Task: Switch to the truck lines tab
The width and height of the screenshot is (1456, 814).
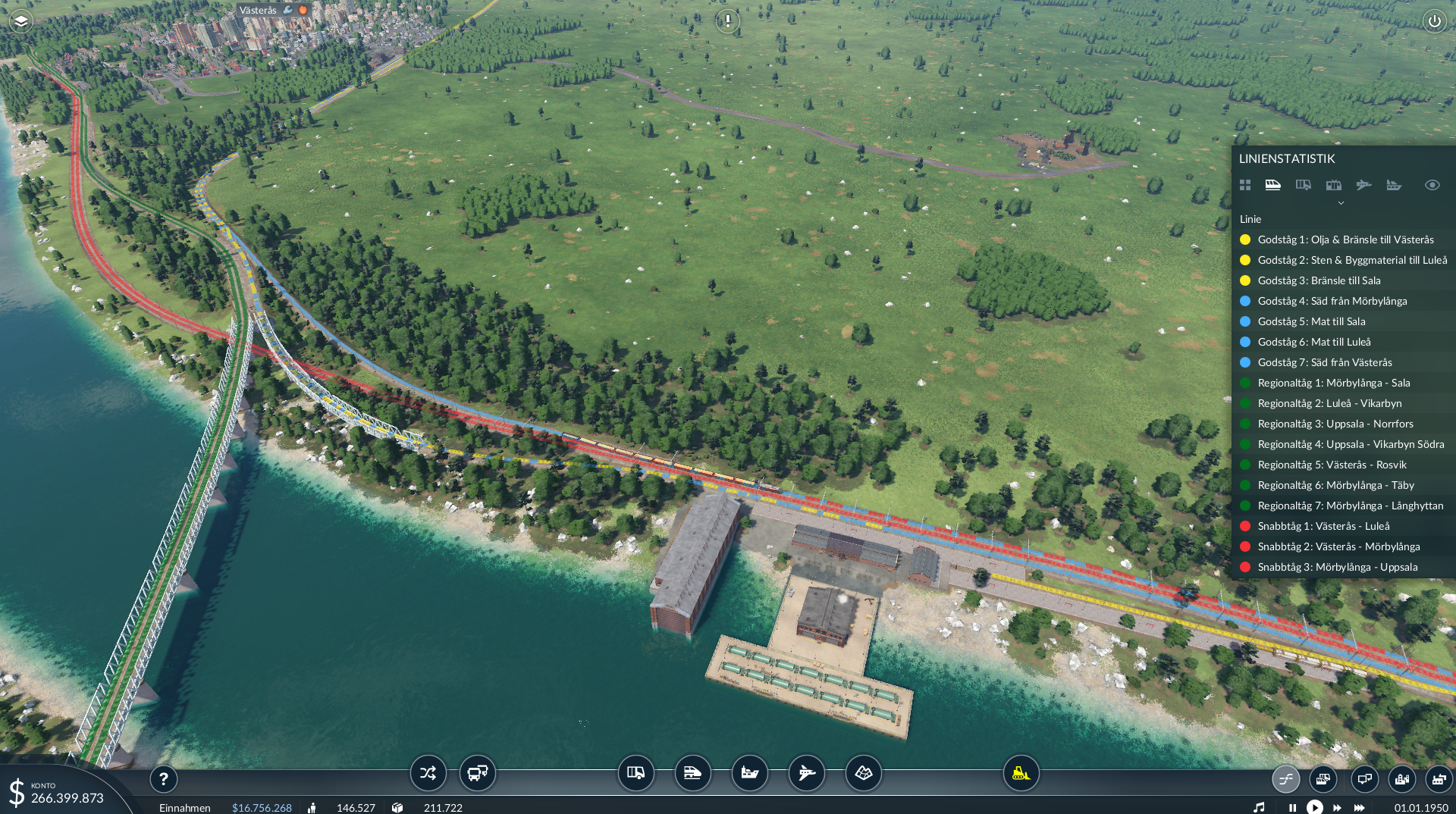Action: [x=1303, y=185]
